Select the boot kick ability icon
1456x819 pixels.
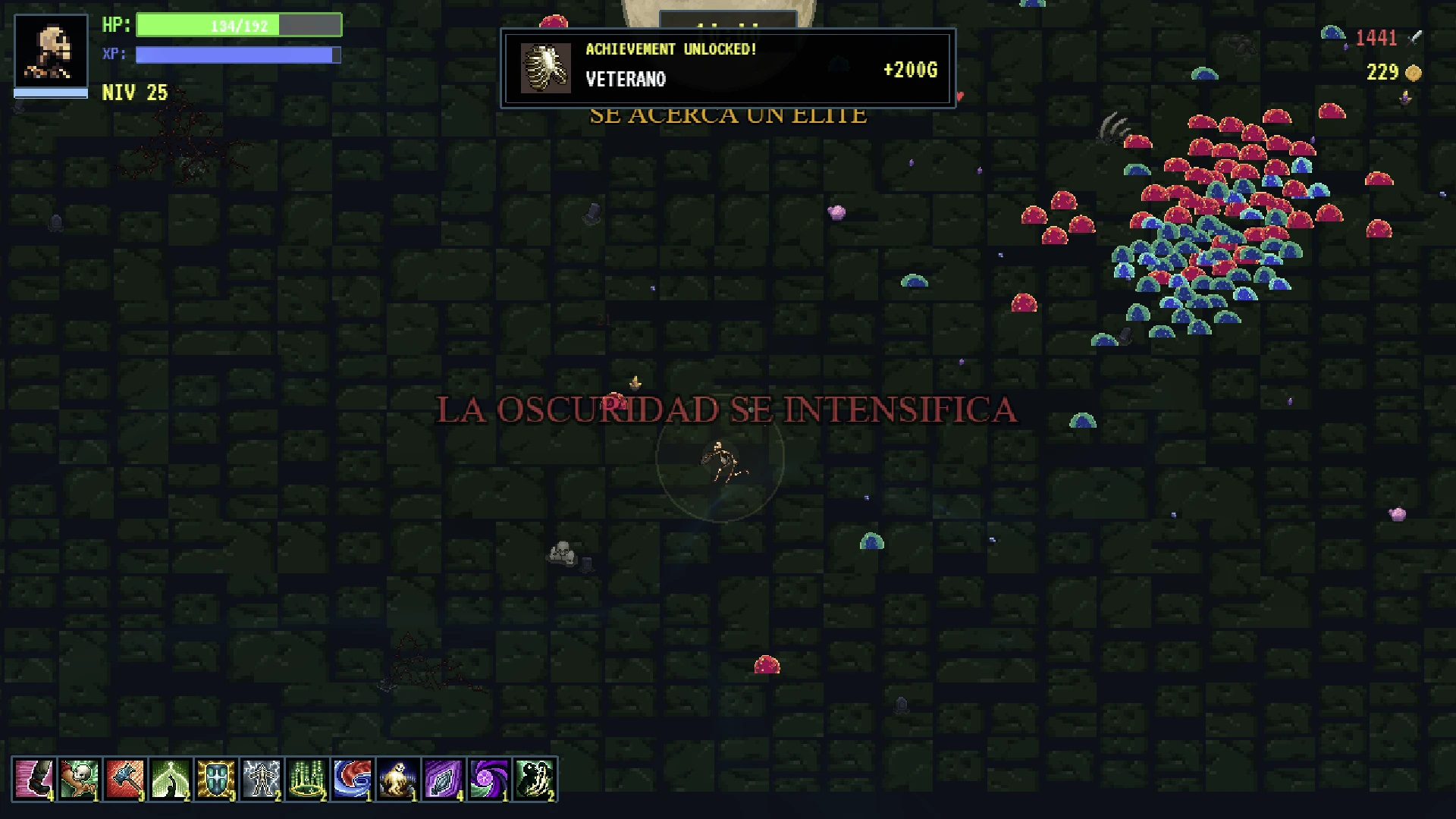tap(33, 779)
